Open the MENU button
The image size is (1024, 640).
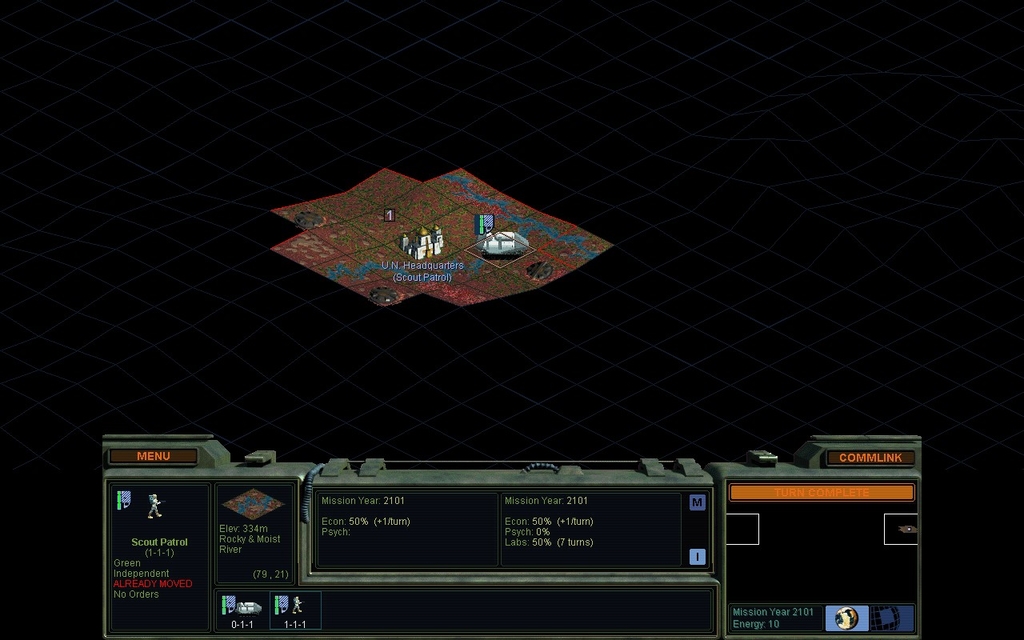pos(153,456)
